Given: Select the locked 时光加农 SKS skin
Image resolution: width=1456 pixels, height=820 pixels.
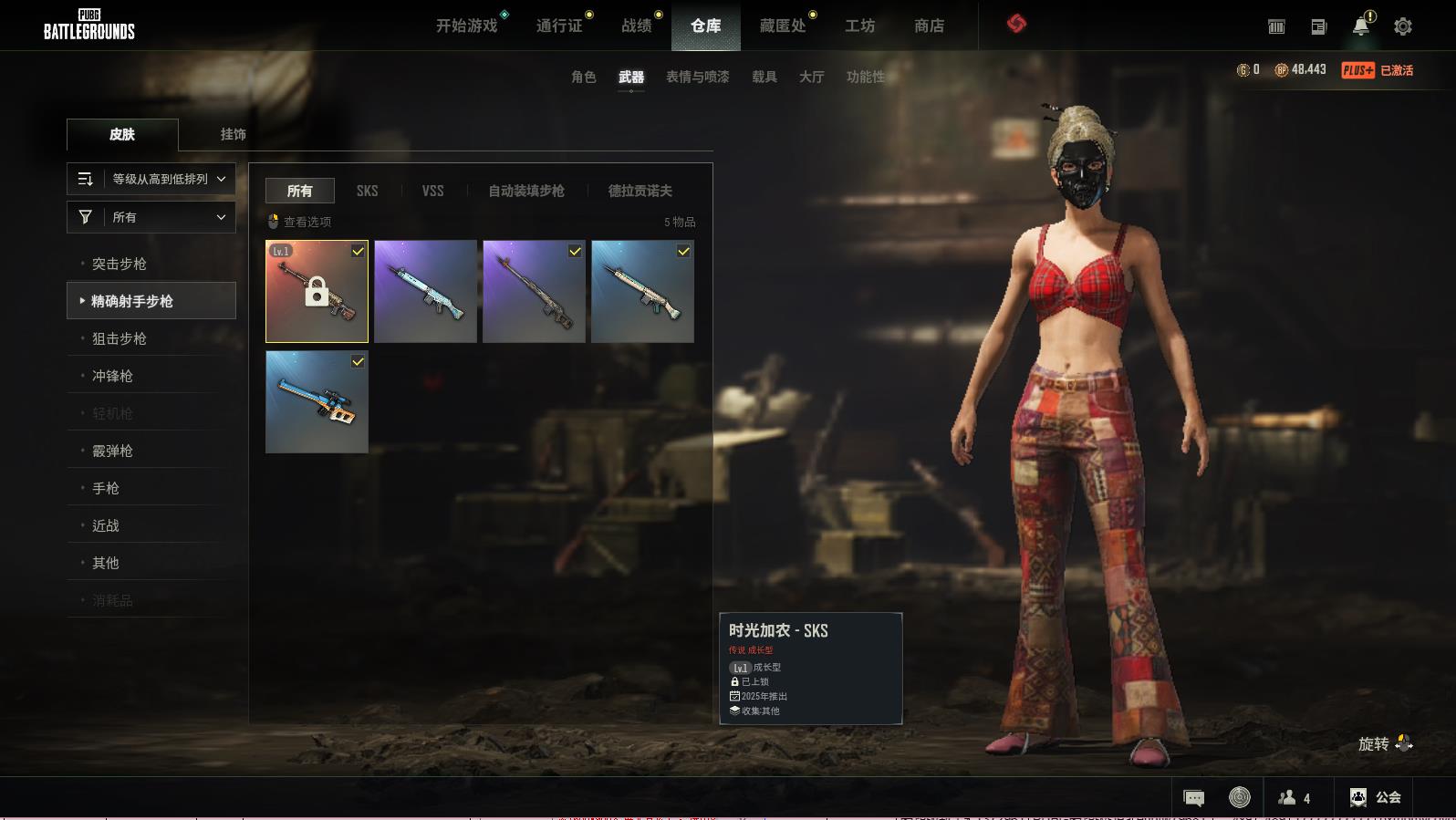Looking at the screenshot, I should pyautogui.click(x=317, y=292).
